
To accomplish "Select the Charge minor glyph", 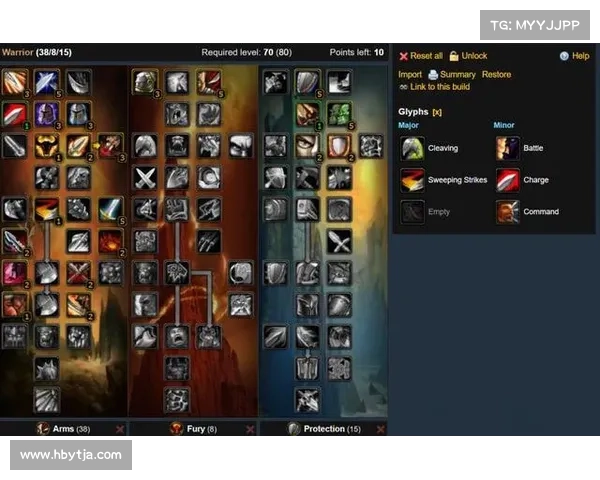I will [x=535, y=180].
